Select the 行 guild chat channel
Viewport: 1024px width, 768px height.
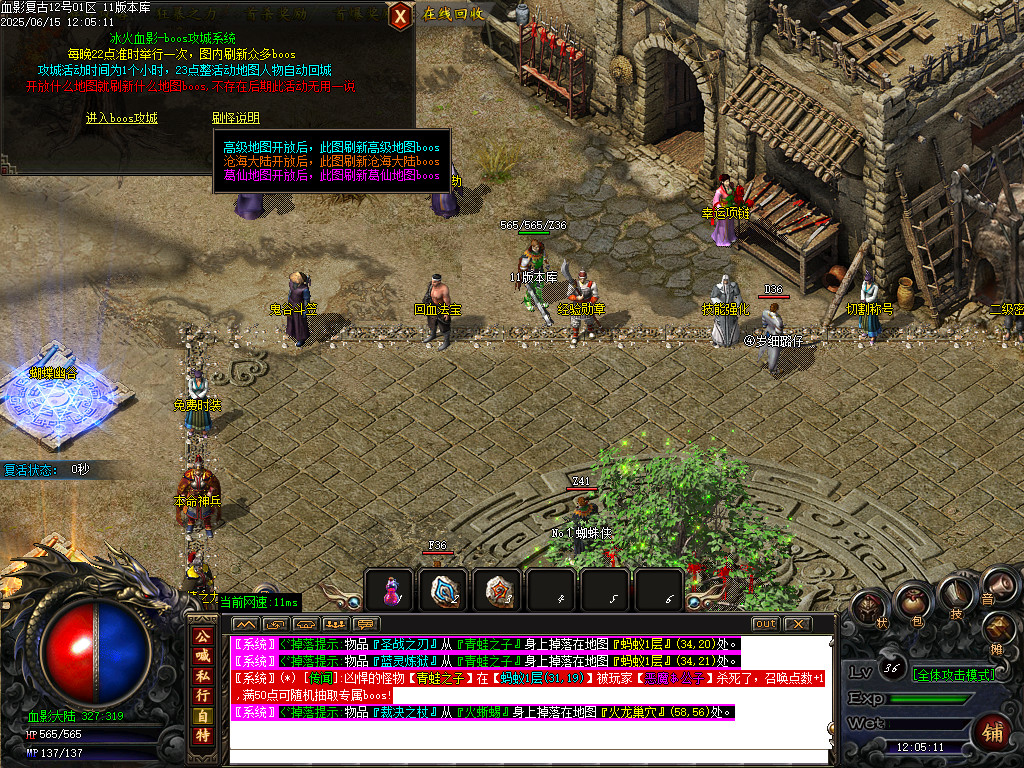[x=203, y=695]
